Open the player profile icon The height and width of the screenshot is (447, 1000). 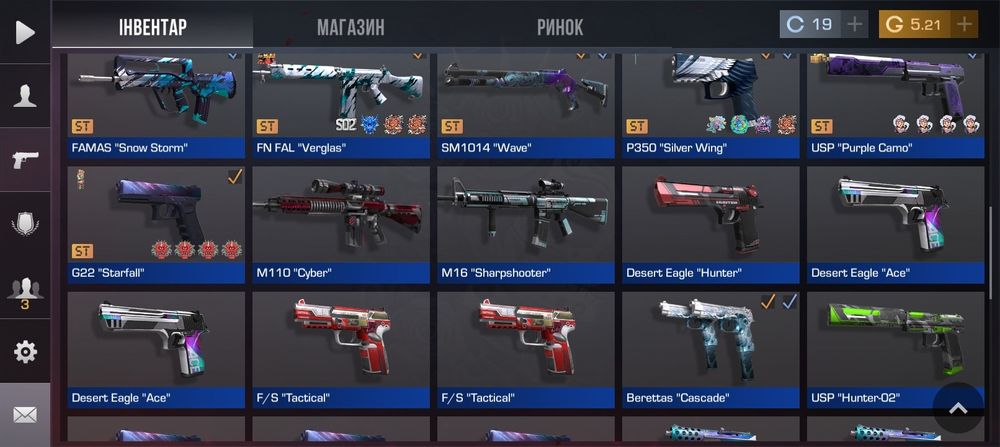click(25, 96)
